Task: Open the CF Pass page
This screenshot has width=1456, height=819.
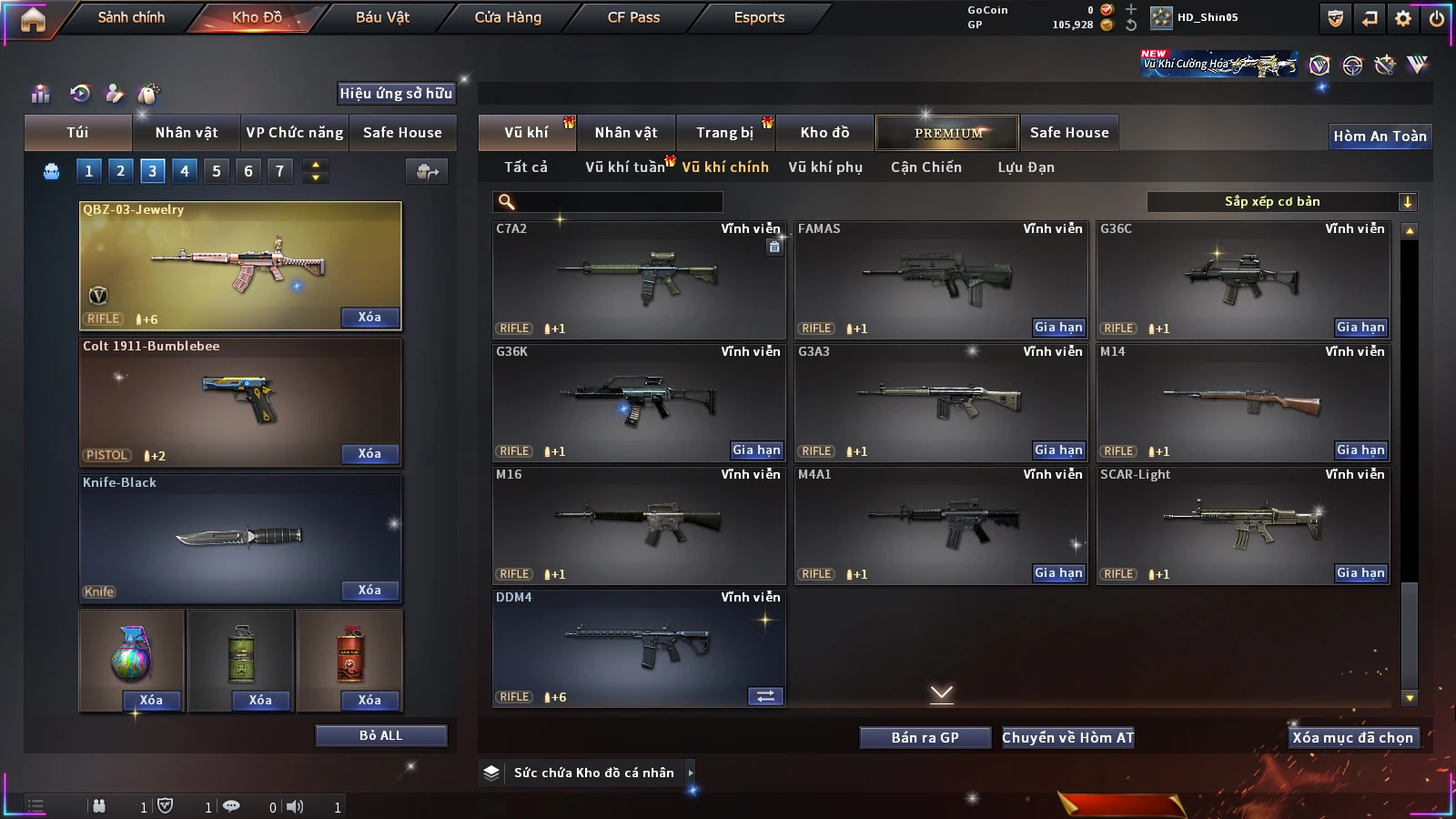Action: [633, 17]
